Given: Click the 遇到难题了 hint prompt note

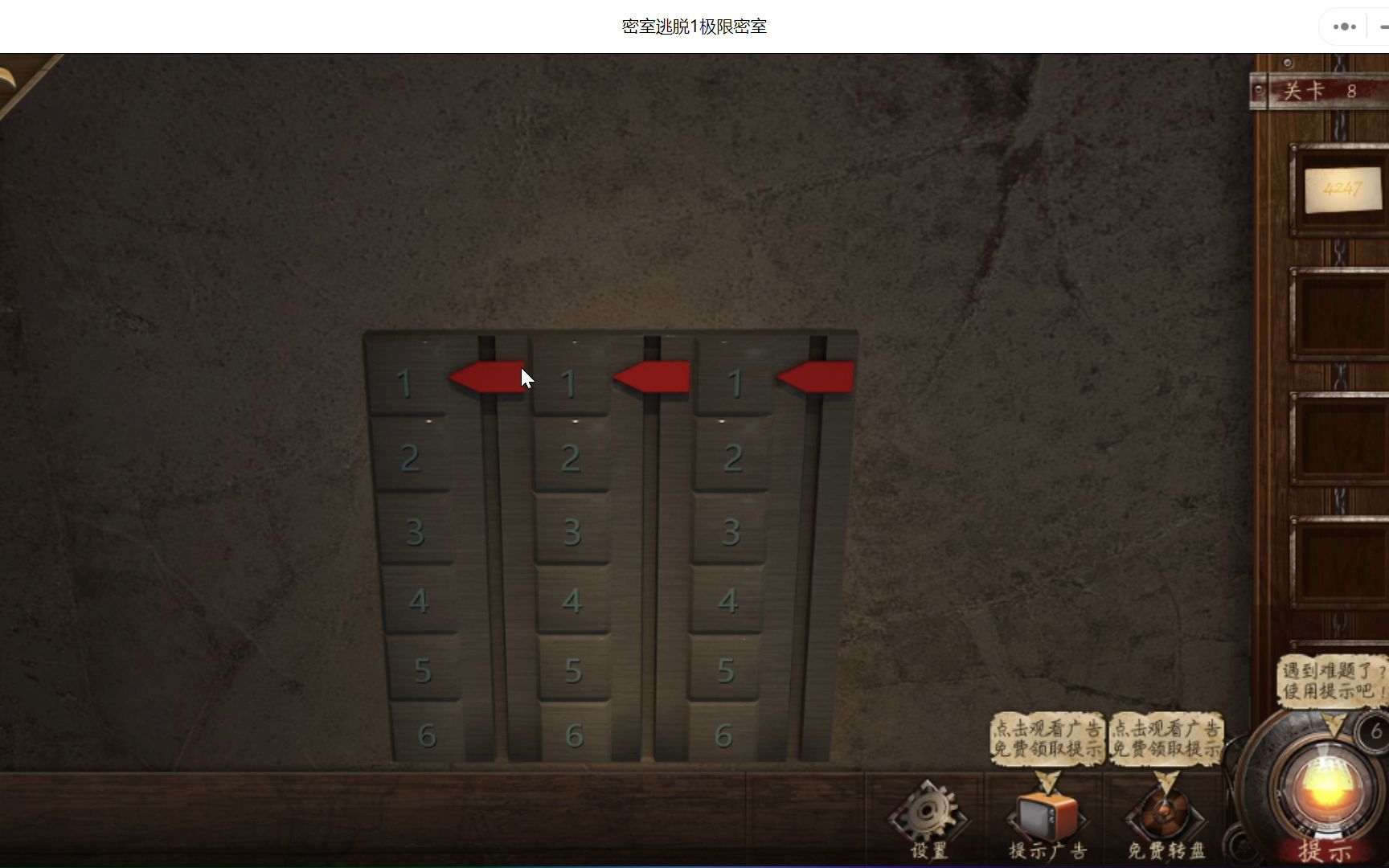Looking at the screenshot, I should tap(1330, 679).
